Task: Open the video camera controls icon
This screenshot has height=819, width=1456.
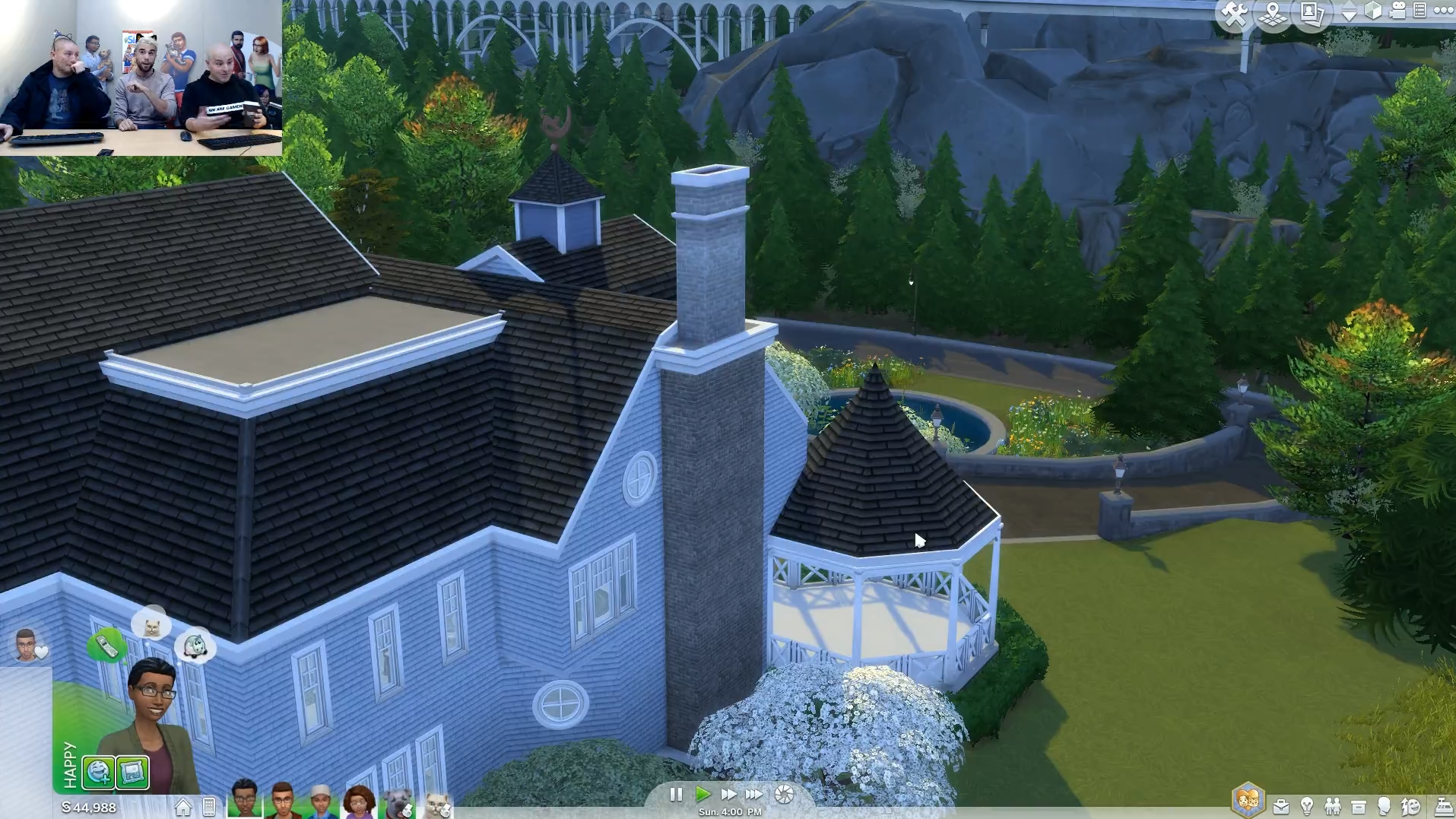Action: pos(1397,11)
